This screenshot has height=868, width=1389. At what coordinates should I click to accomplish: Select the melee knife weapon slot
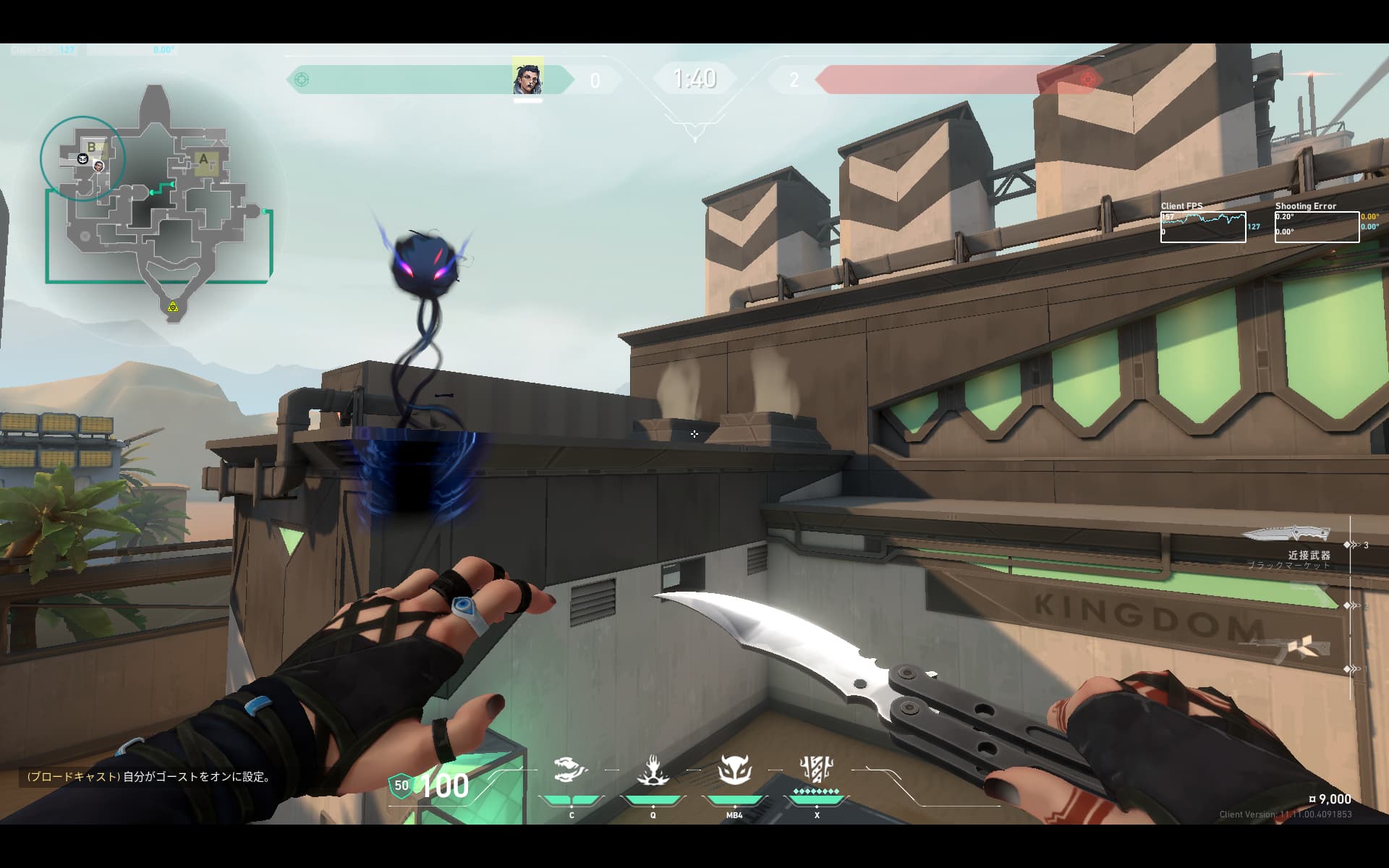(1287, 535)
